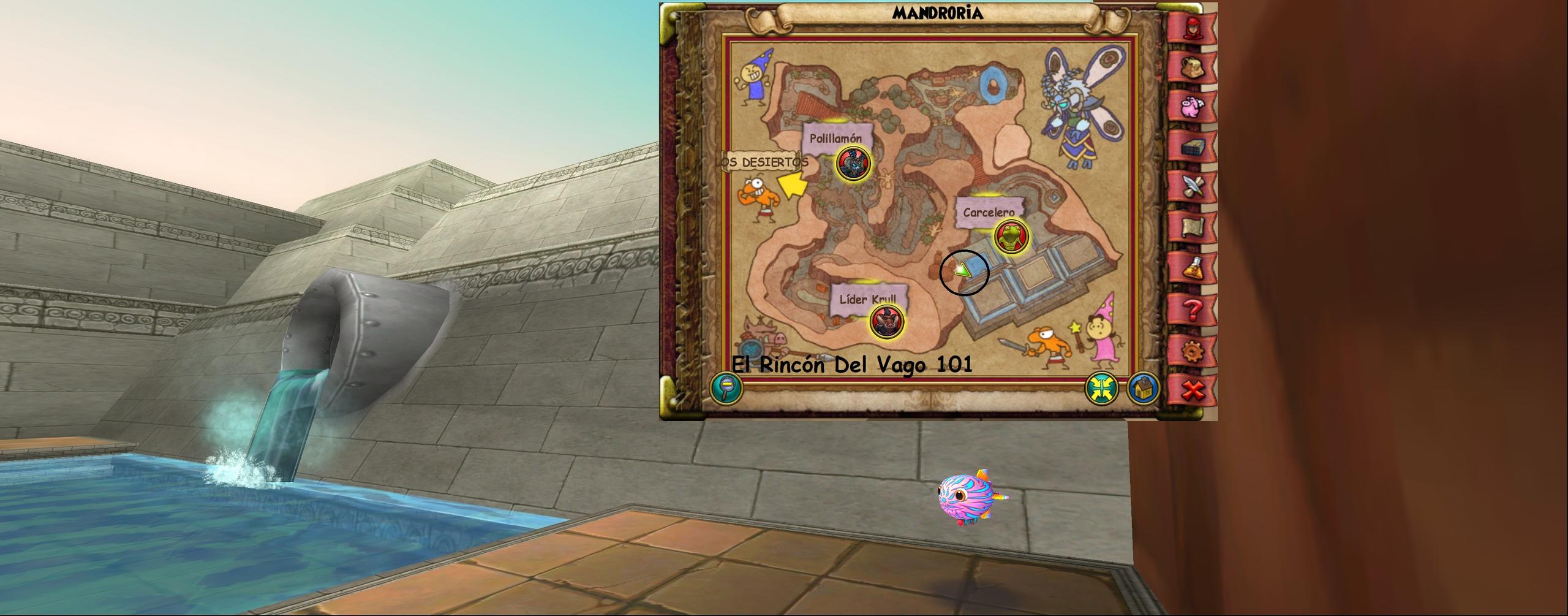Select the spell deck tab
Screen dimensions: 1568x616
(x=1191, y=147)
